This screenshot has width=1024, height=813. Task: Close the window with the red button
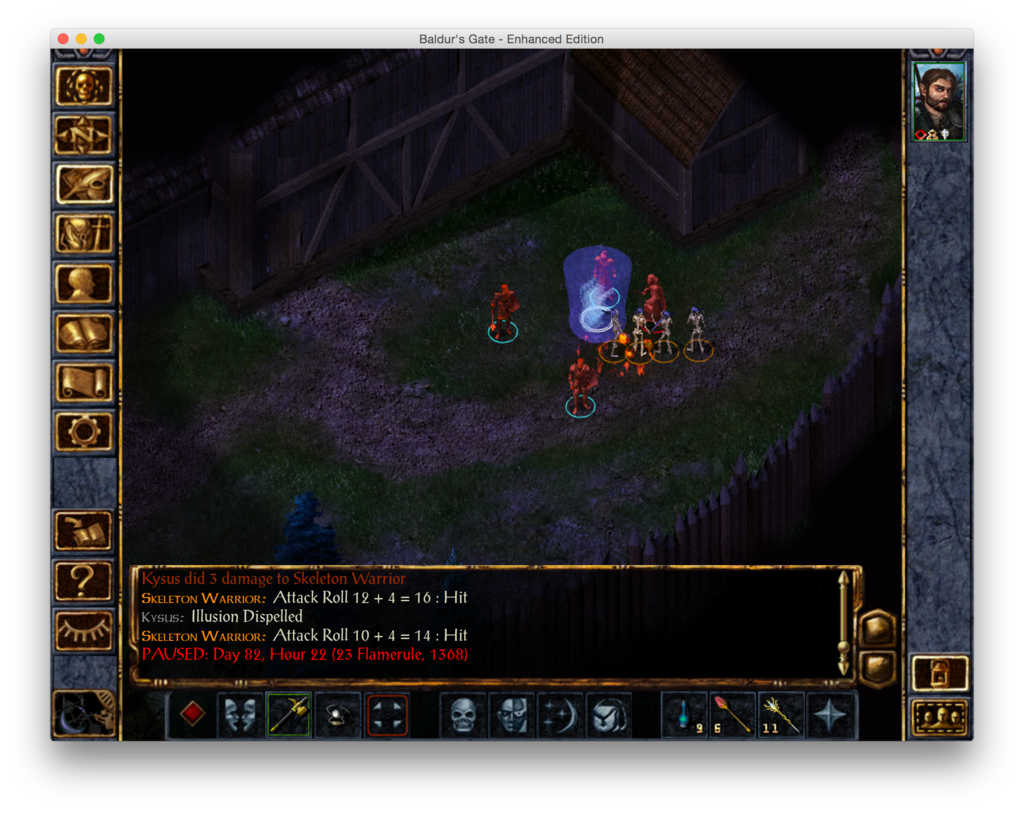(63, 39)
